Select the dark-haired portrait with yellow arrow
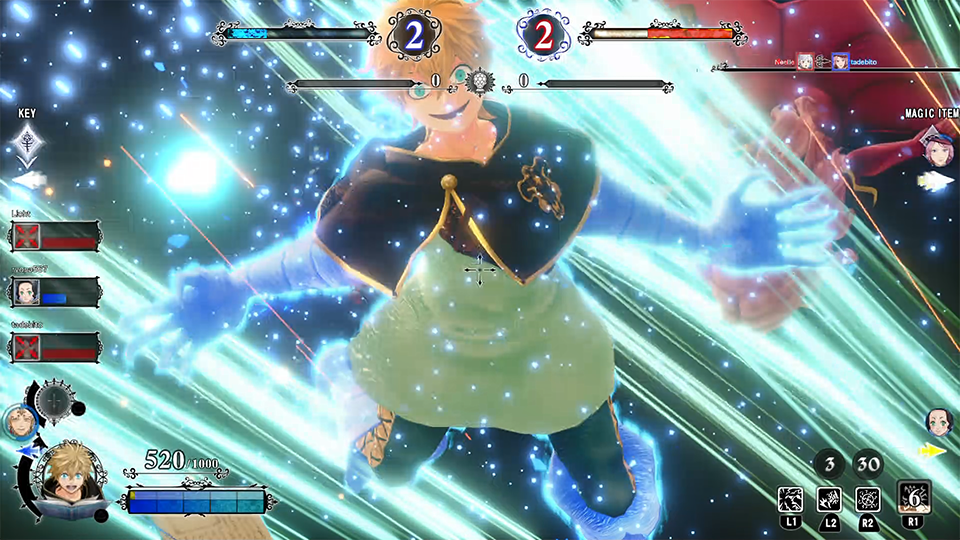 (x=938, y=420)
